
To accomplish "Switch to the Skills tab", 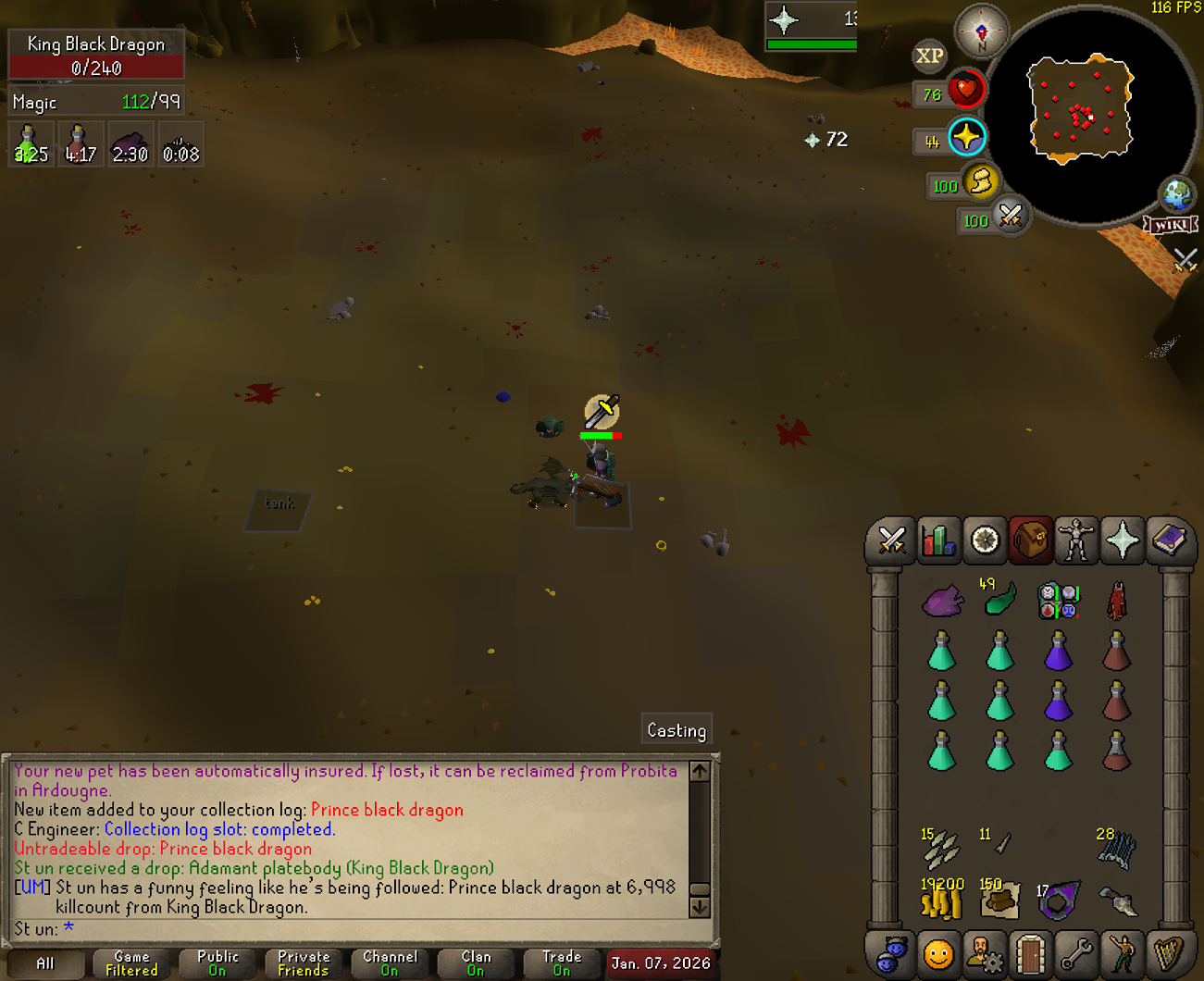I will coord(937,540).
